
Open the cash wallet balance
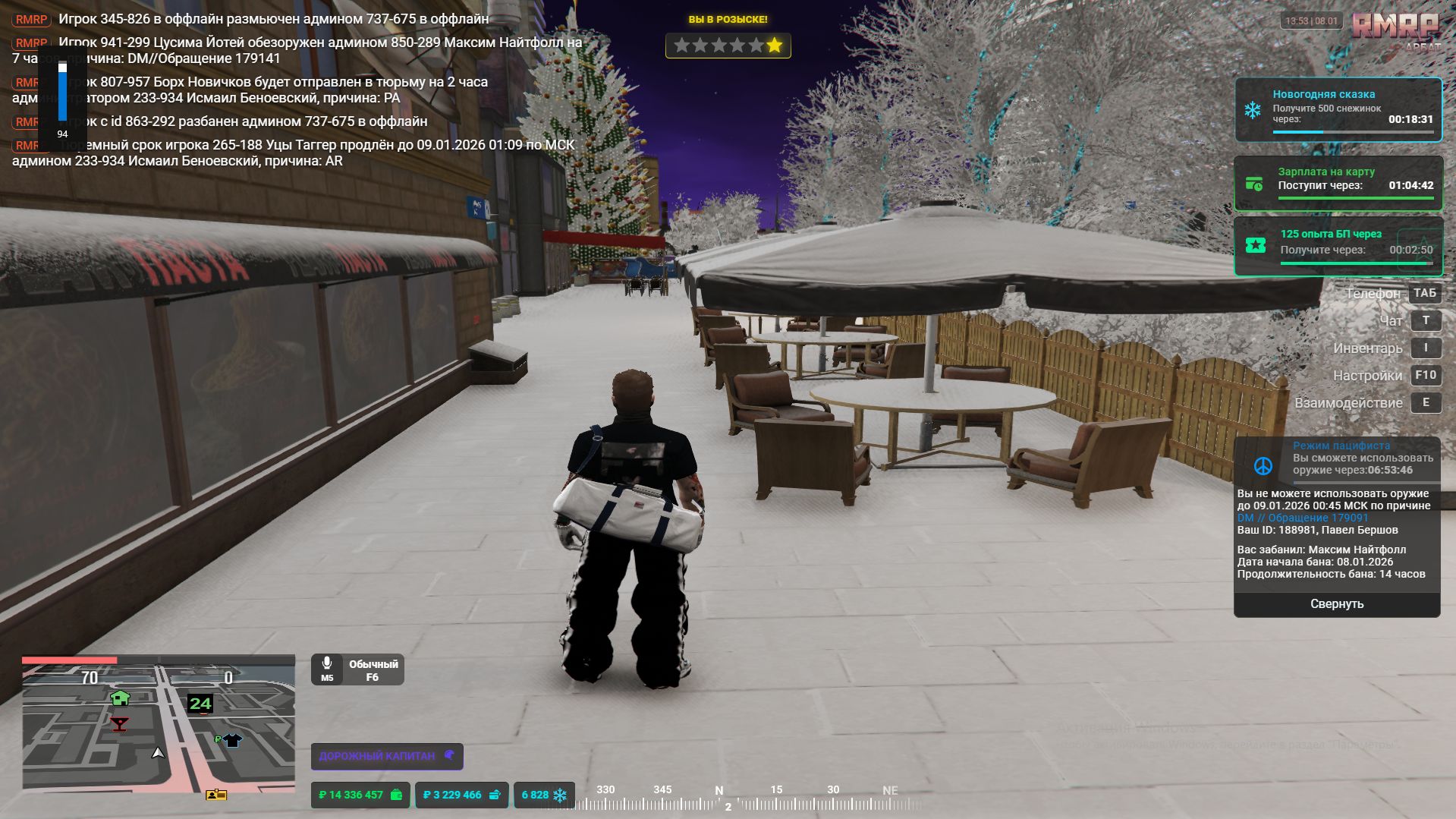pyautogui.click(x=360, y=795)
